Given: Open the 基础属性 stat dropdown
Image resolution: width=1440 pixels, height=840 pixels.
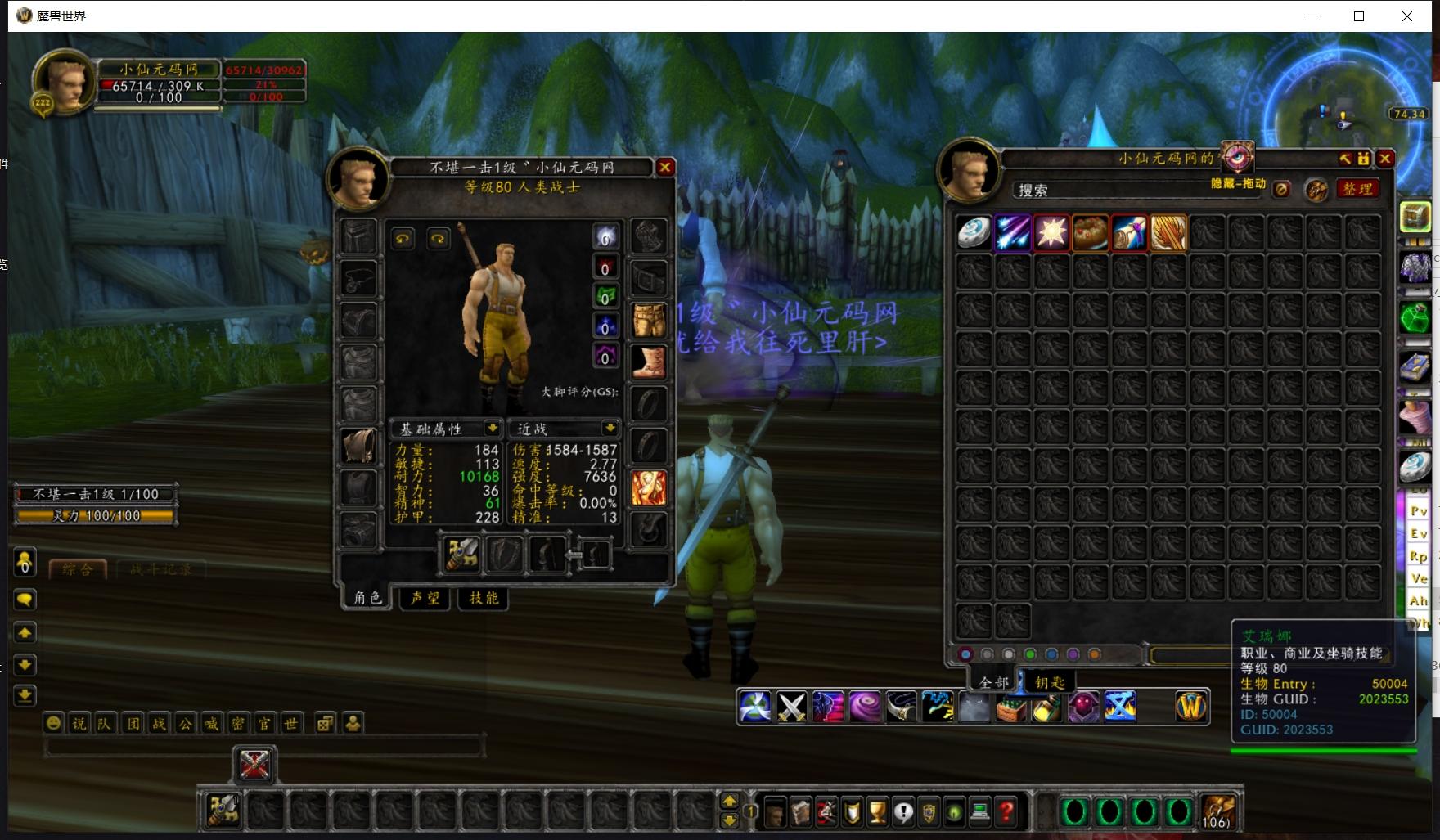Looking at the screenshot, I should click(493, 428).
